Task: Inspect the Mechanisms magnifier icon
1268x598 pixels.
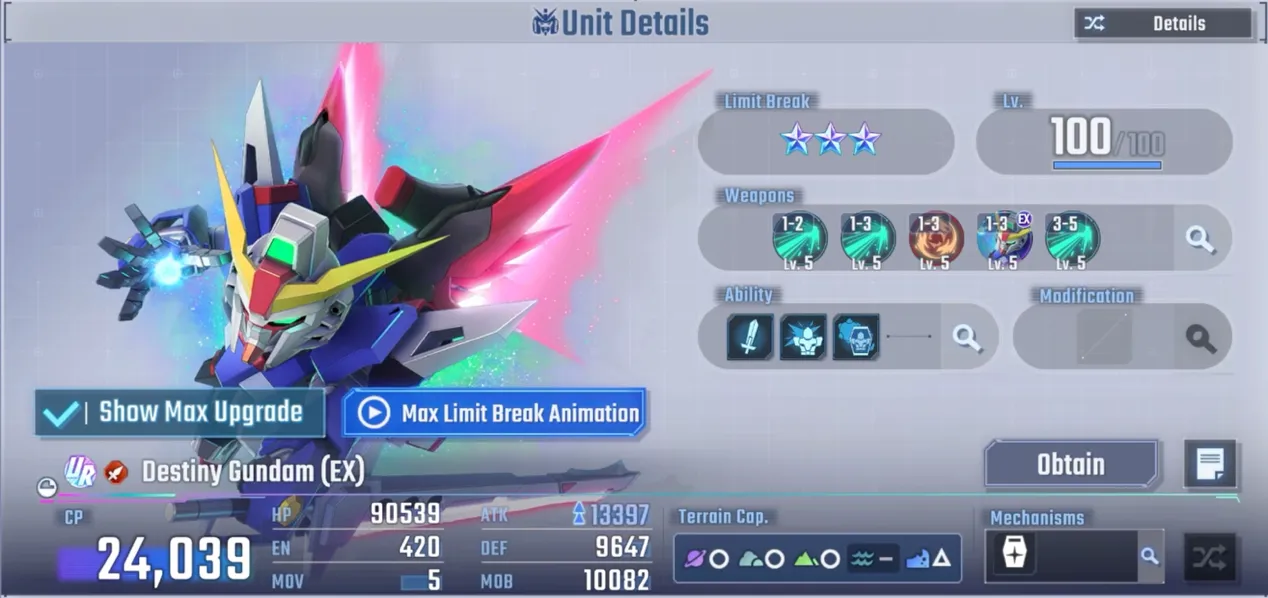Action: point(1150,557)
